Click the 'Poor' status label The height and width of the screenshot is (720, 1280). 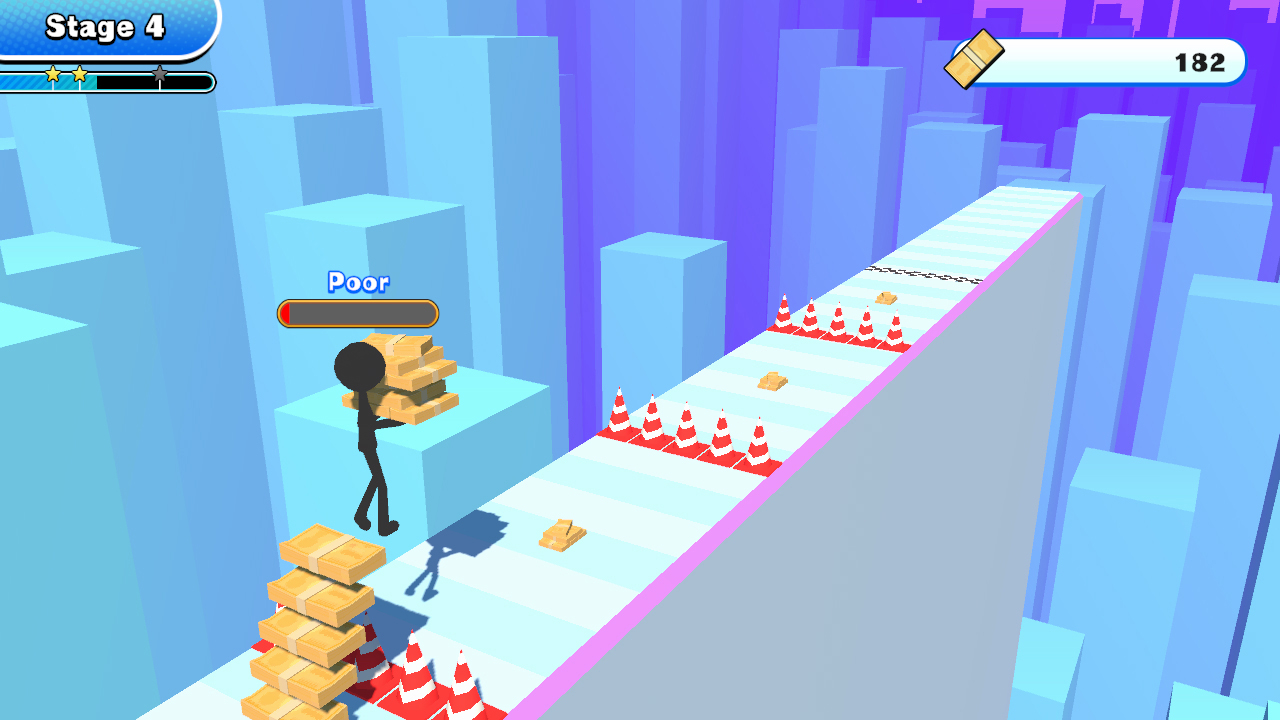pos(357,283)
